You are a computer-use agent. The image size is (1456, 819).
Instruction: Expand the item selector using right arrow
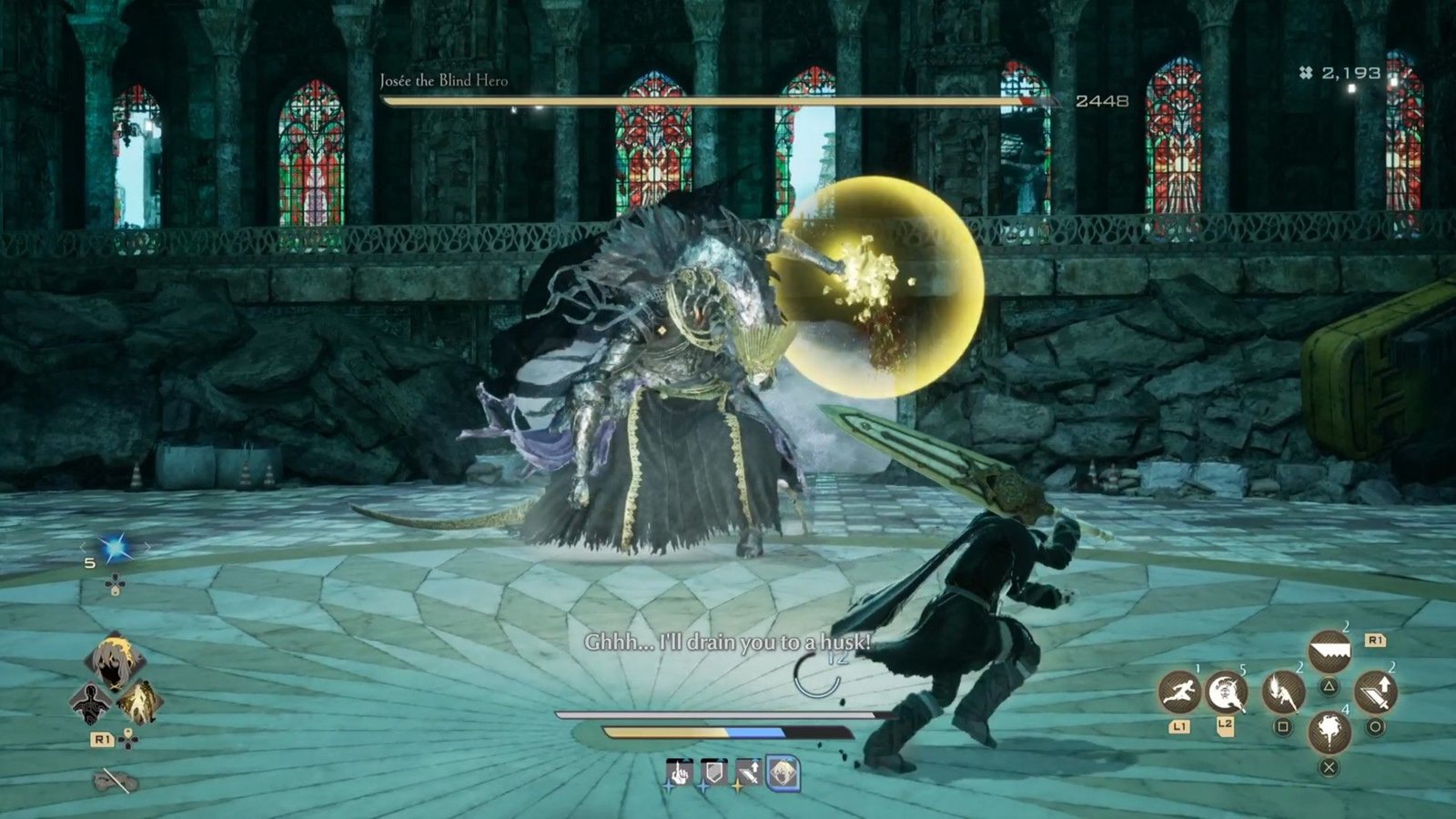147,546
